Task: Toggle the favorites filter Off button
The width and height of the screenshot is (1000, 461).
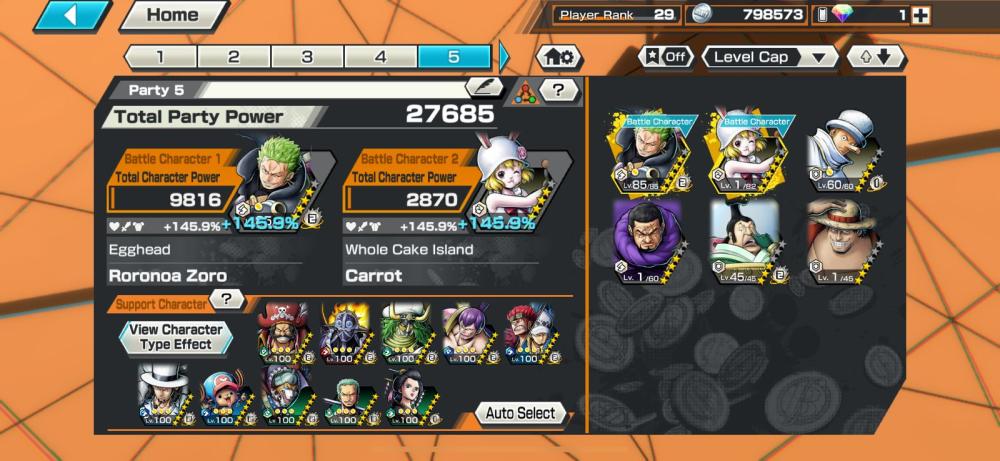Action: tap(666, 57)
